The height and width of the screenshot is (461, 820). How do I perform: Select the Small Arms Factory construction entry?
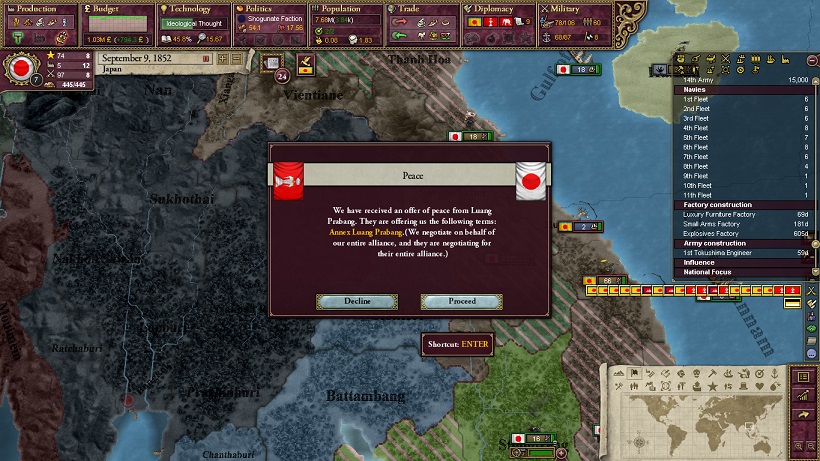[712, 224]
